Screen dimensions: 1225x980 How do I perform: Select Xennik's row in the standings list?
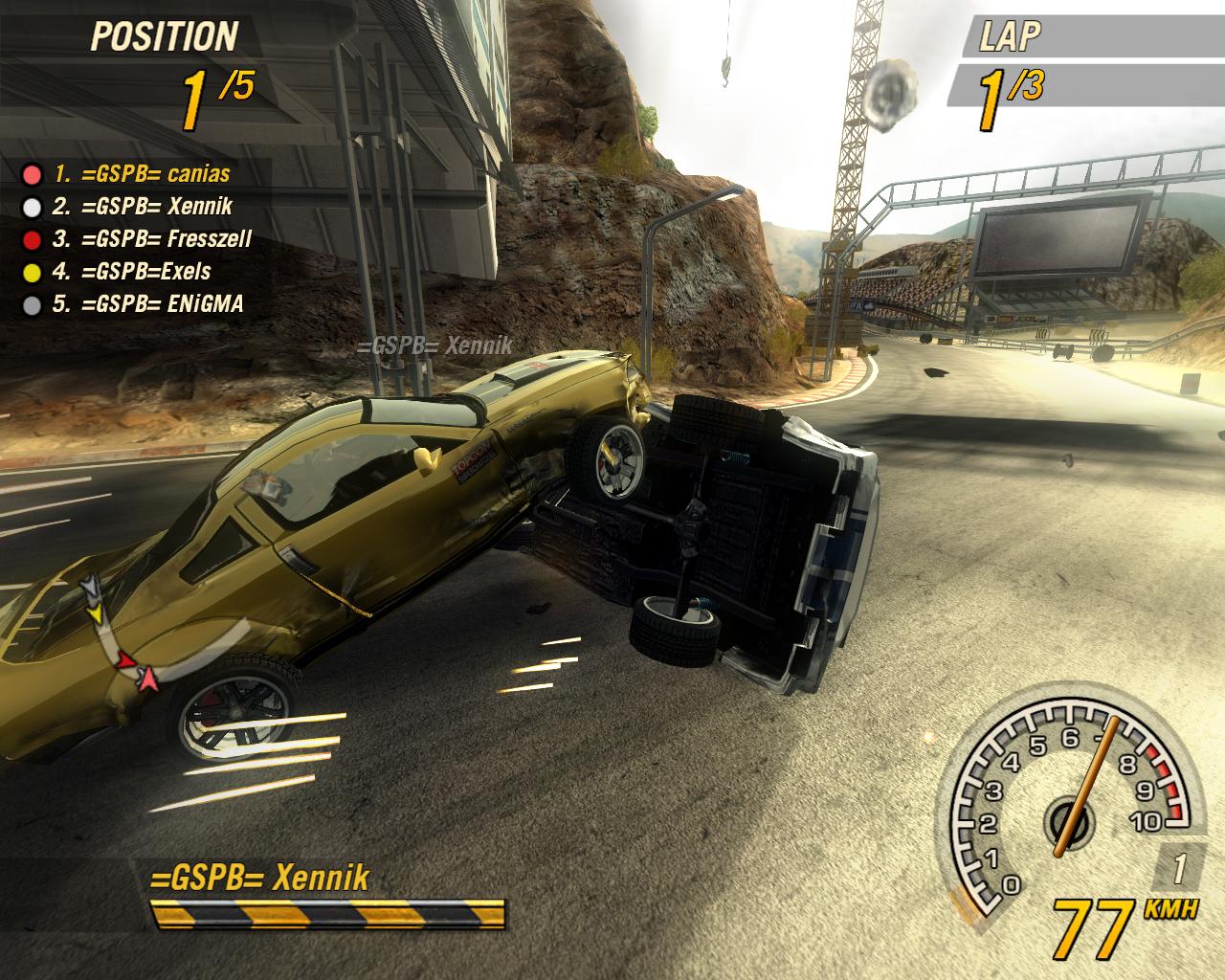[x=142, y=207]
